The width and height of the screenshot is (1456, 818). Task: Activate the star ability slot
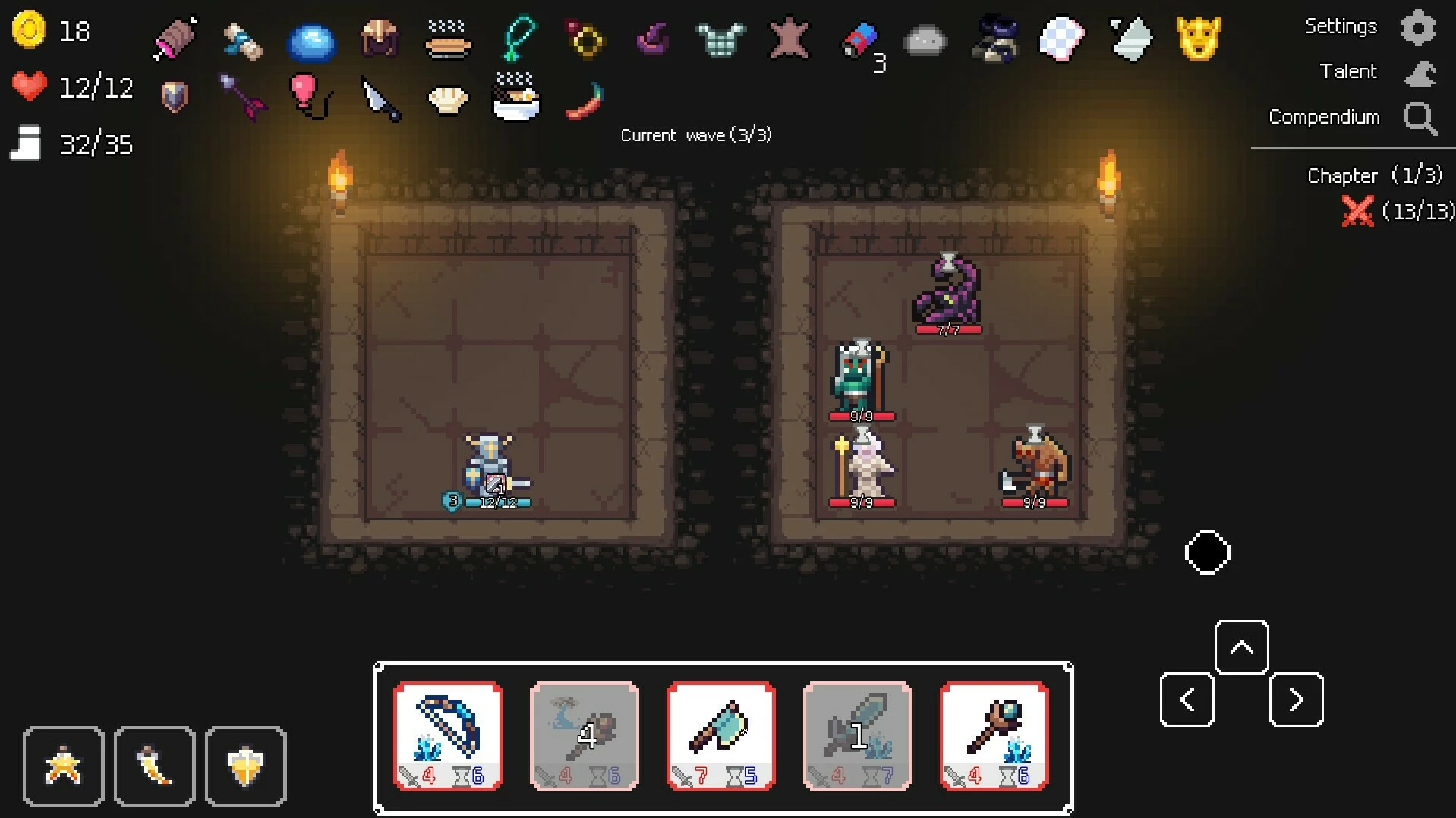pyautogui.click(x=63, y=766)
